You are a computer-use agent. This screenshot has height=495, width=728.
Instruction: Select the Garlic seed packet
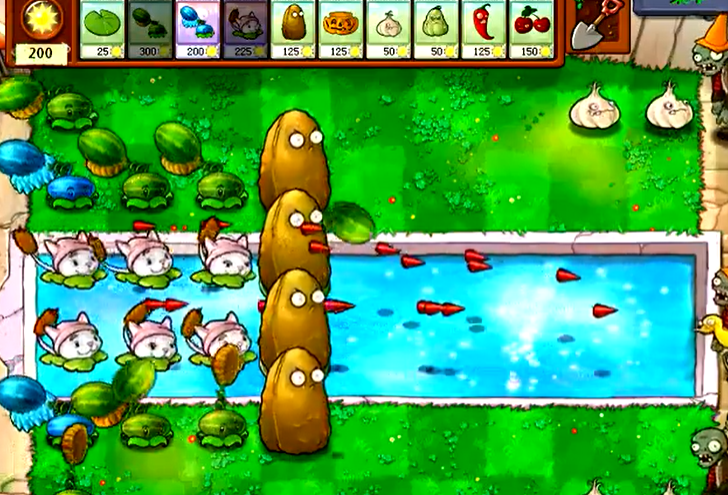click(x=390, y=29)
